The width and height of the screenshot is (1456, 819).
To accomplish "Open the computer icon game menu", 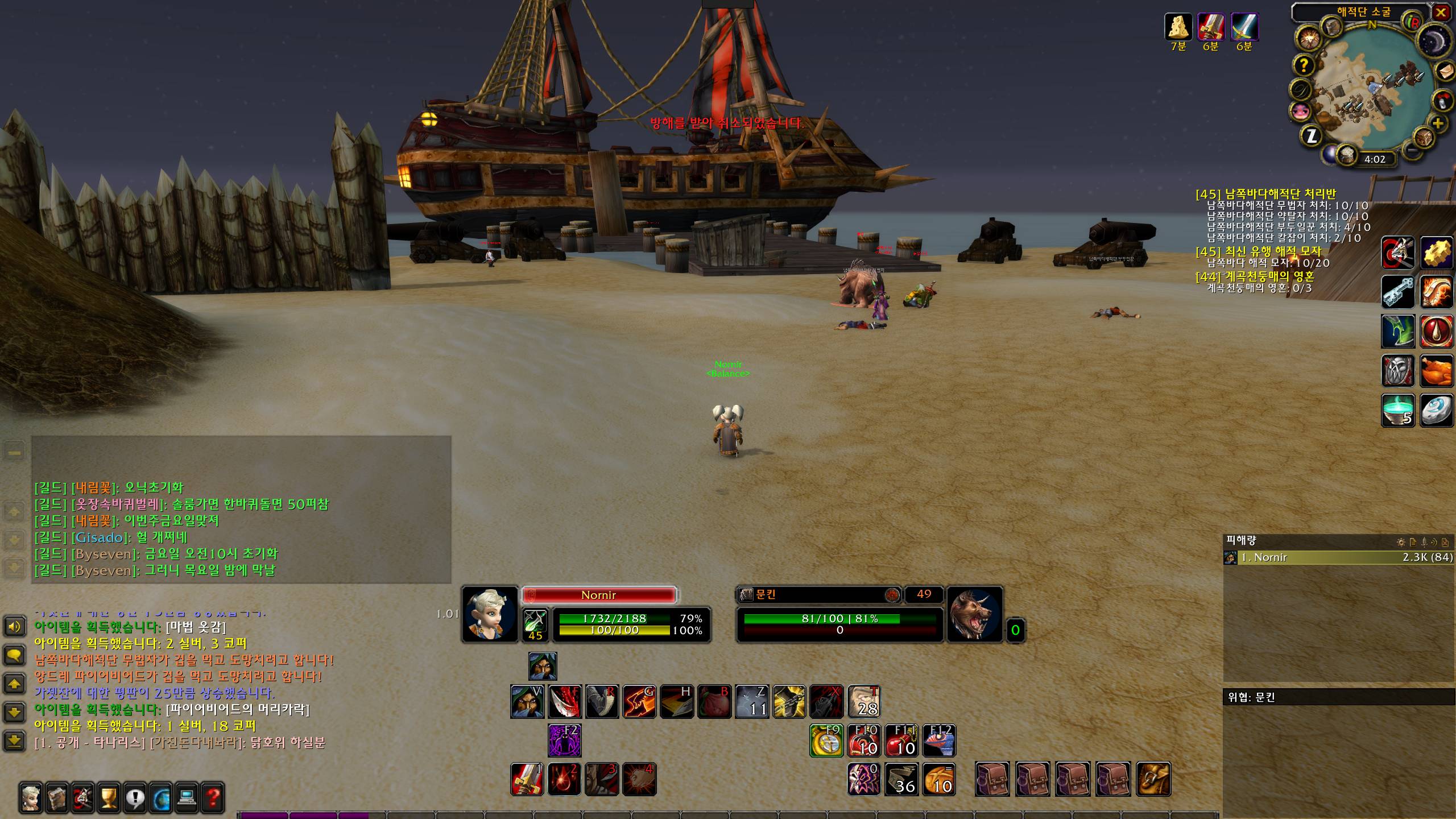I will [x=187, y=797].
